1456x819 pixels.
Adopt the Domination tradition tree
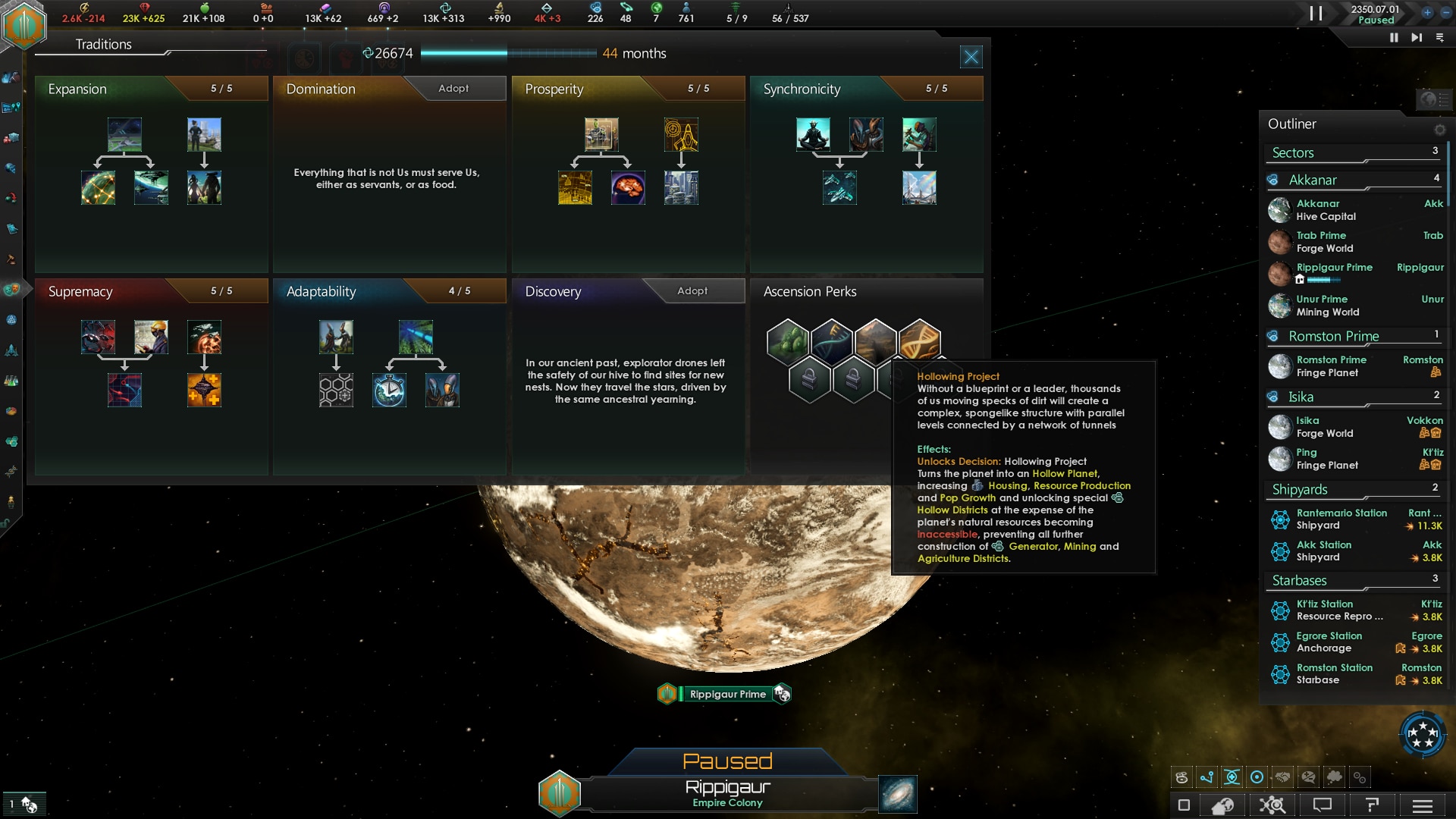(453, 89)
